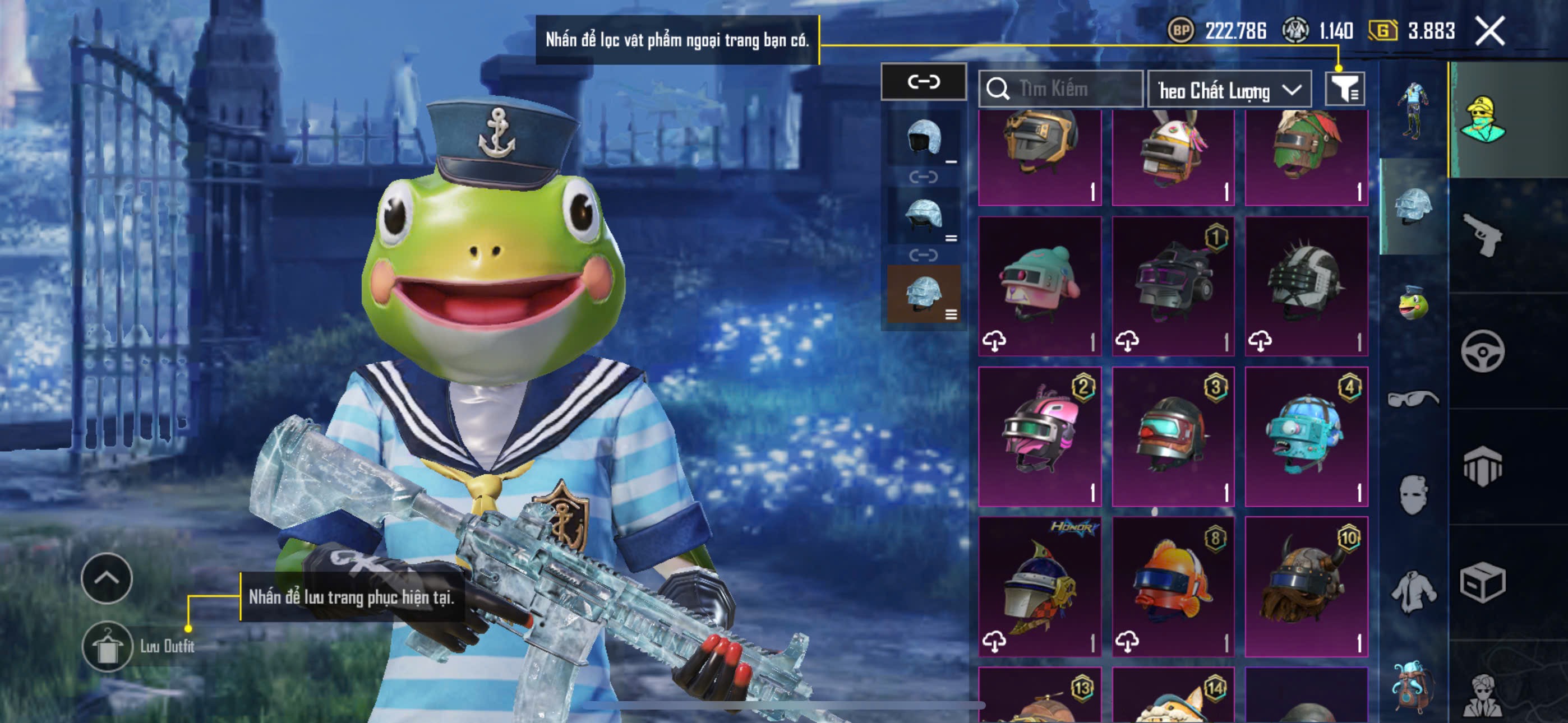This screenshot has height=723, width=1568.
Task: Switch to the pistol weapons category
Action: [1482, 235]
